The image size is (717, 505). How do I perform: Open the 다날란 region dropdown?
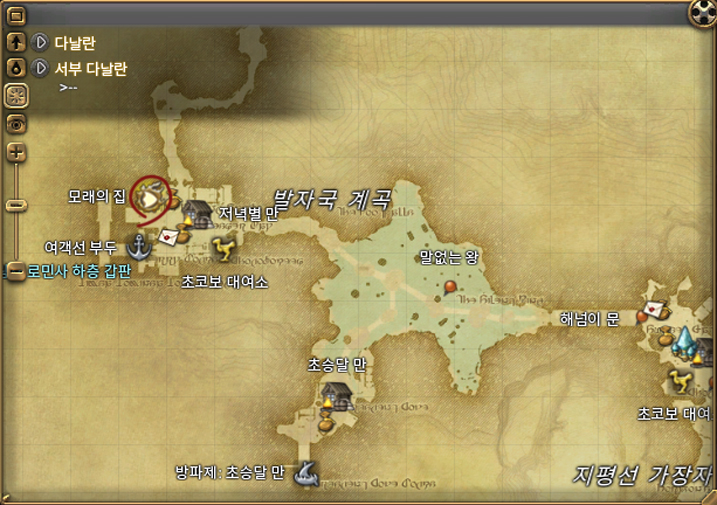(41, 42)
